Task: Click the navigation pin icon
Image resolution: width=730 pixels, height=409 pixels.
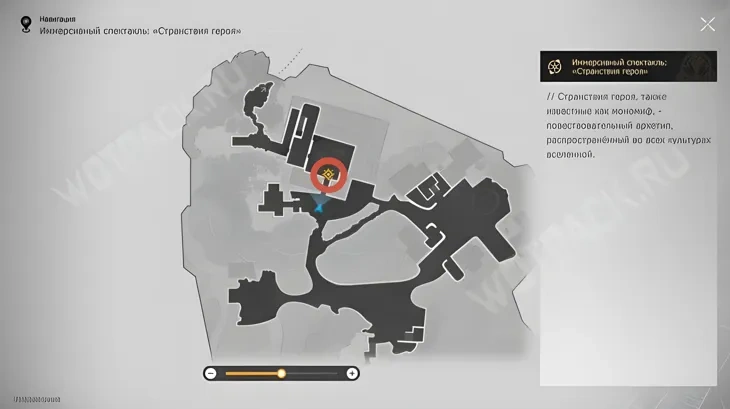Action: point(25,24)
